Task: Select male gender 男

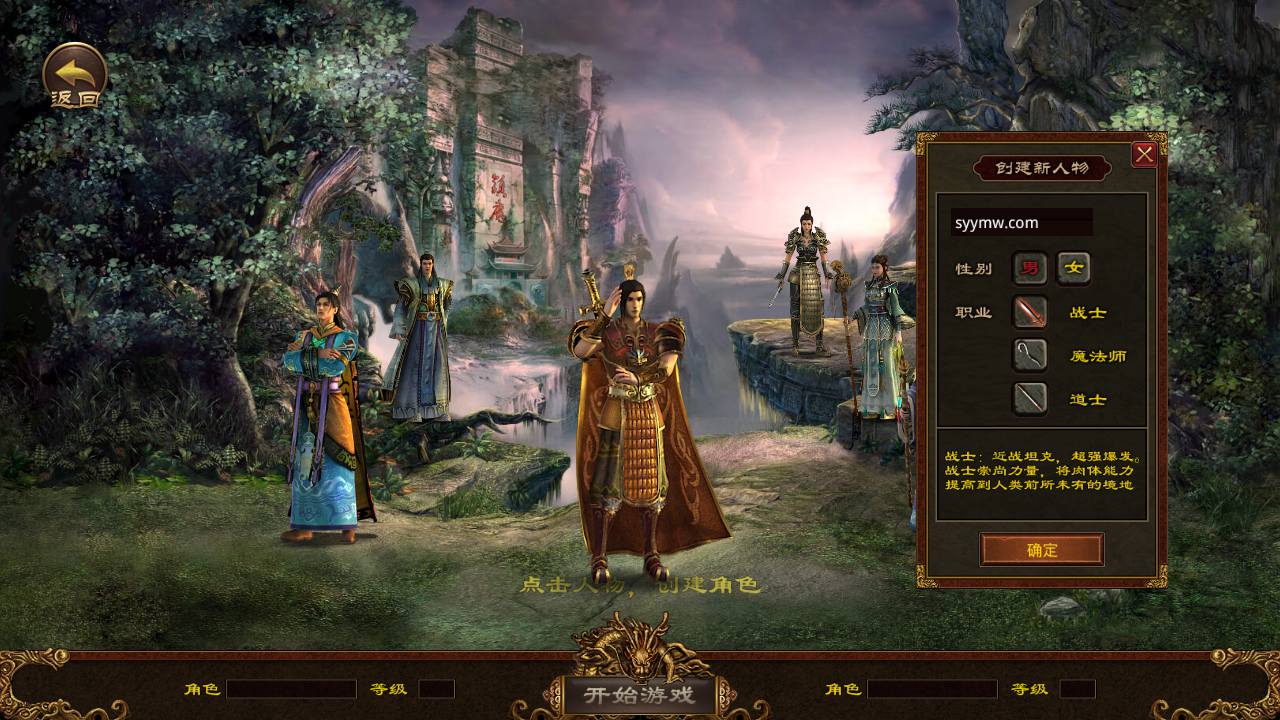Action: point(1029,268)
